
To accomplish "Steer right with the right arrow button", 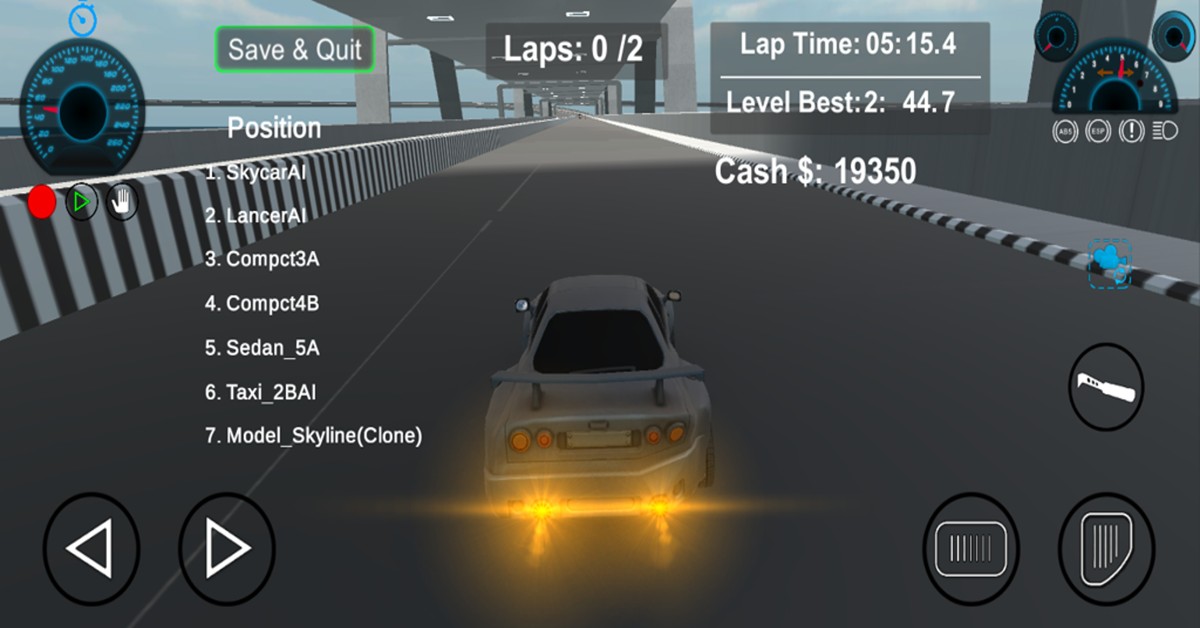I will 227,549.
